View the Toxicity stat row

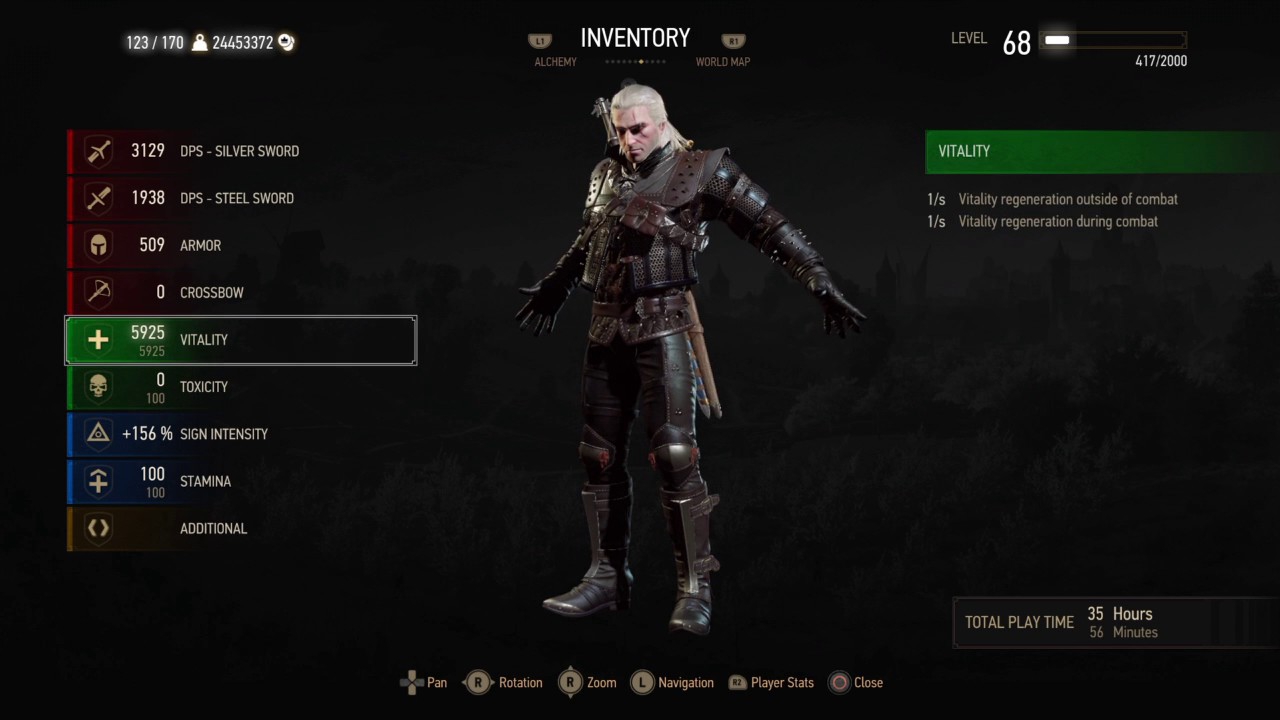click(x=240, y=387)
